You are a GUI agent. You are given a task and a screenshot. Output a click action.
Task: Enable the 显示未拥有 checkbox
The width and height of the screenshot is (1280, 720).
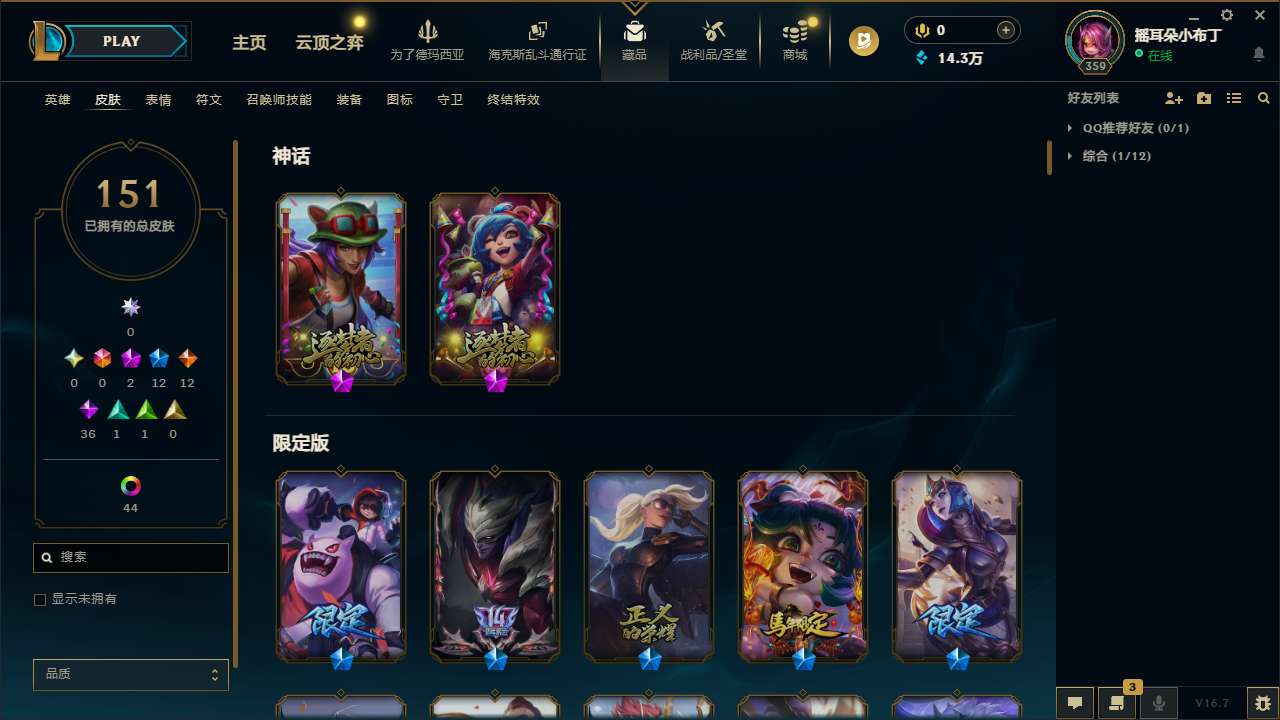[x=40, y=599]
